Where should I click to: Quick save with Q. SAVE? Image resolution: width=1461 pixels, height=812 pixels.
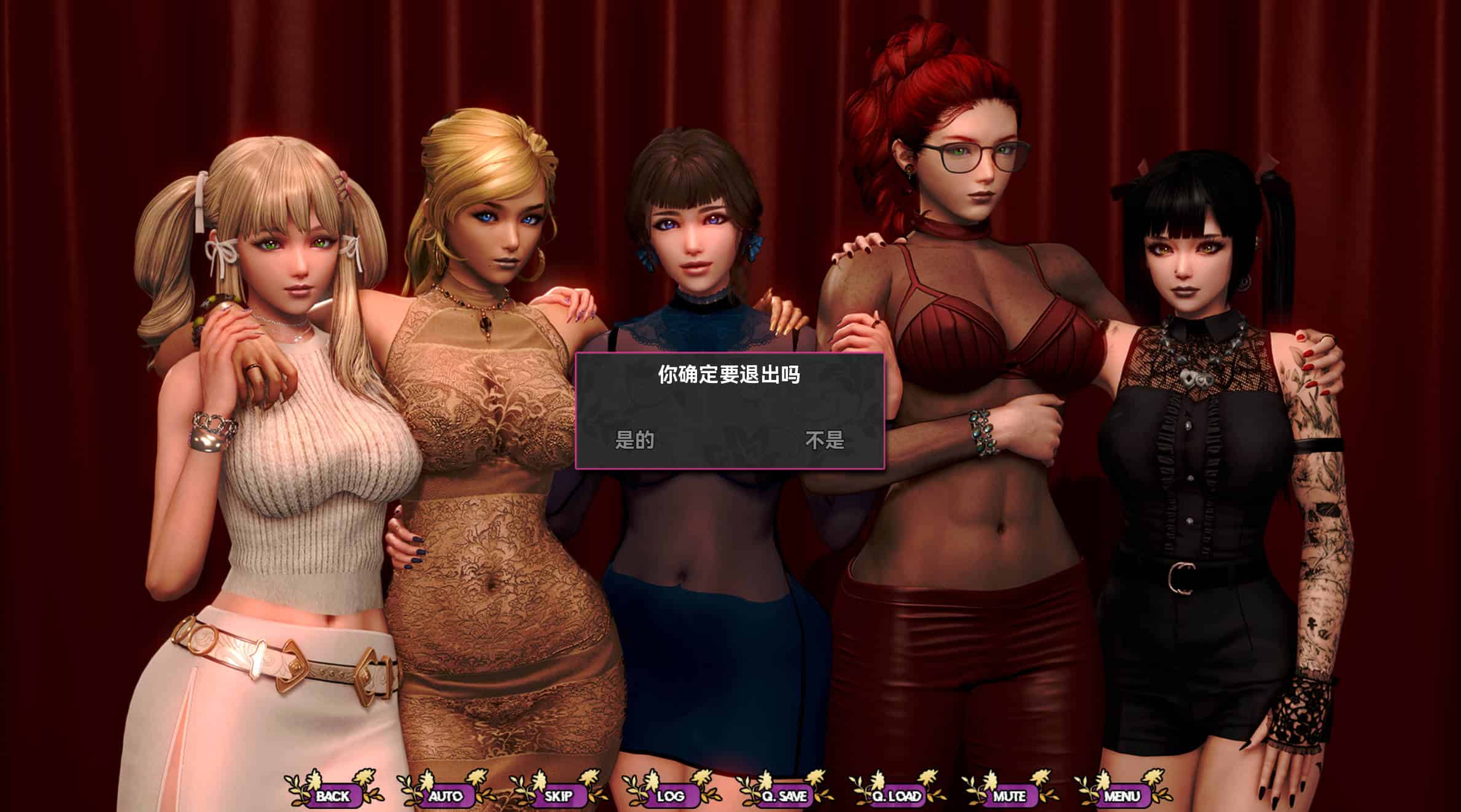point(784,796)
